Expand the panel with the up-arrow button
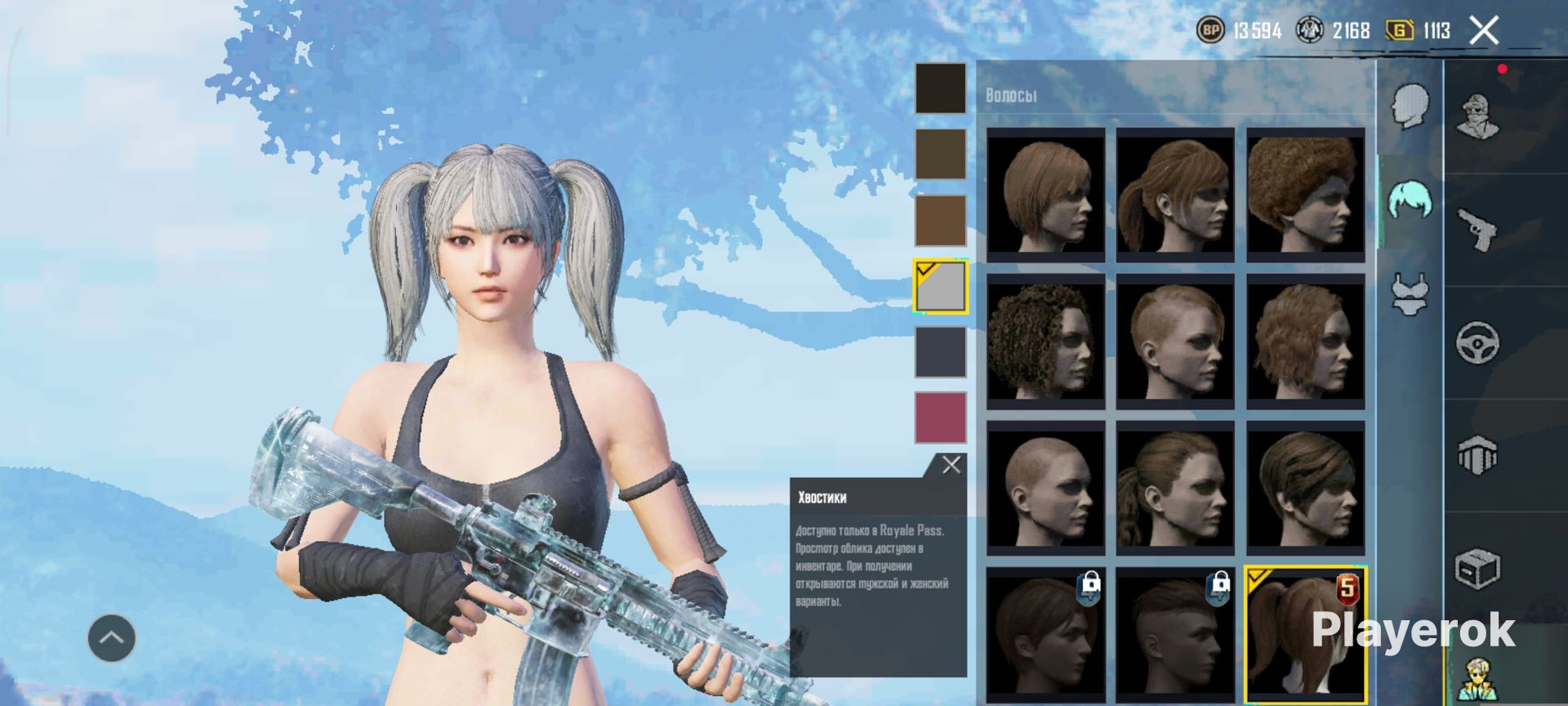The image size is (1568, 706). click(112, 638)
